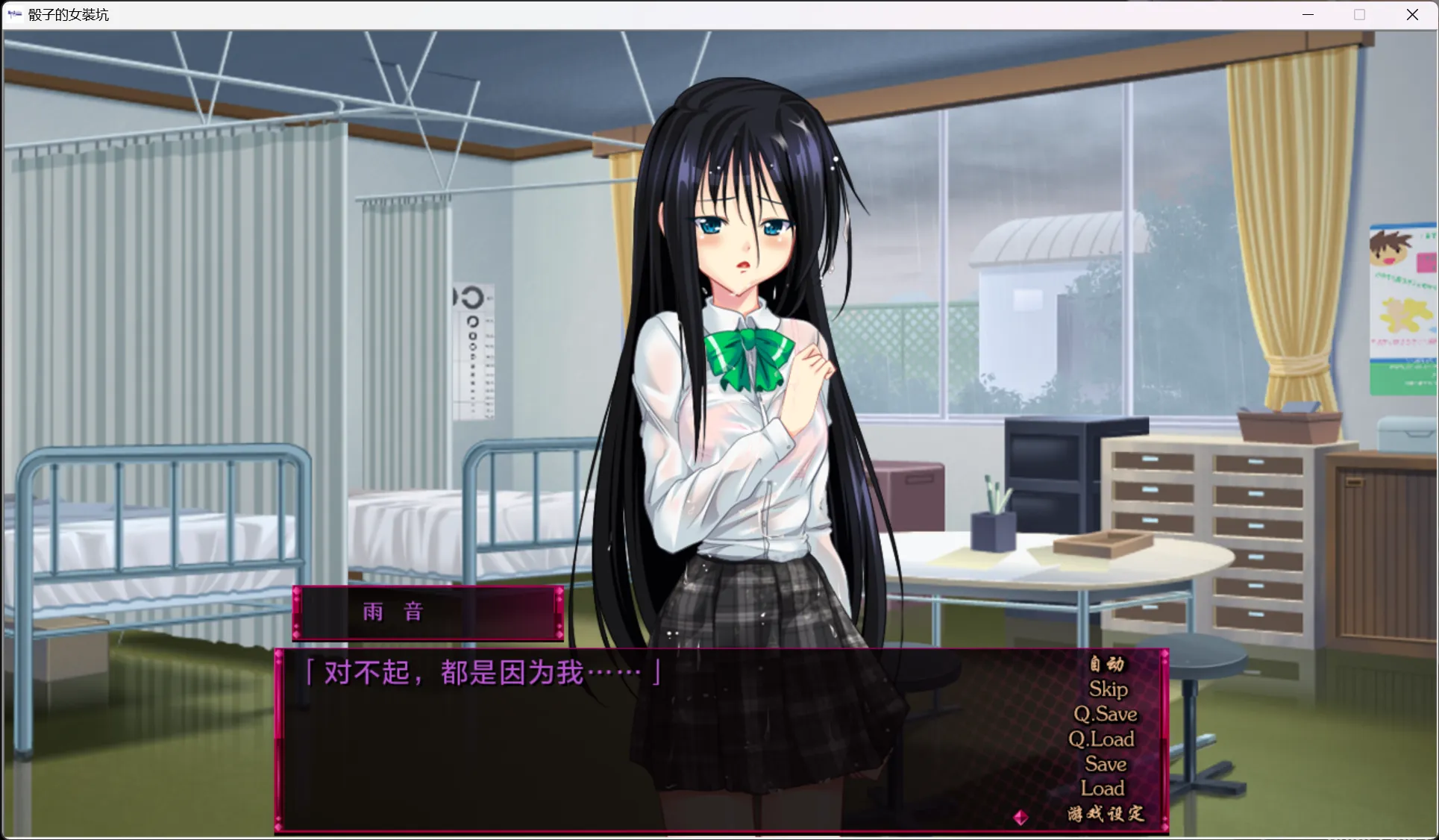Click the game icon in the title bar

14,13
